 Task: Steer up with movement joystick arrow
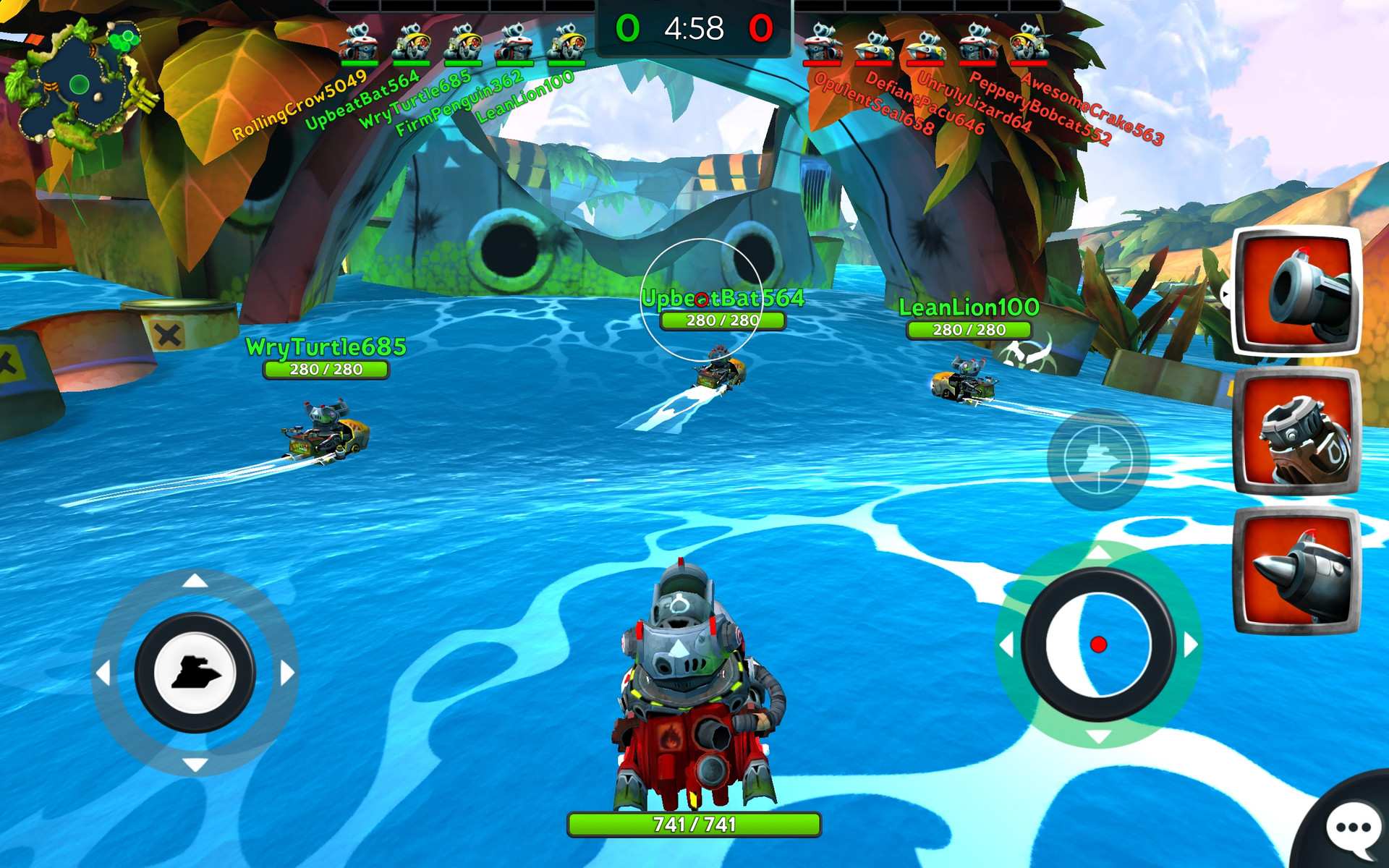(x=195, y=581)
